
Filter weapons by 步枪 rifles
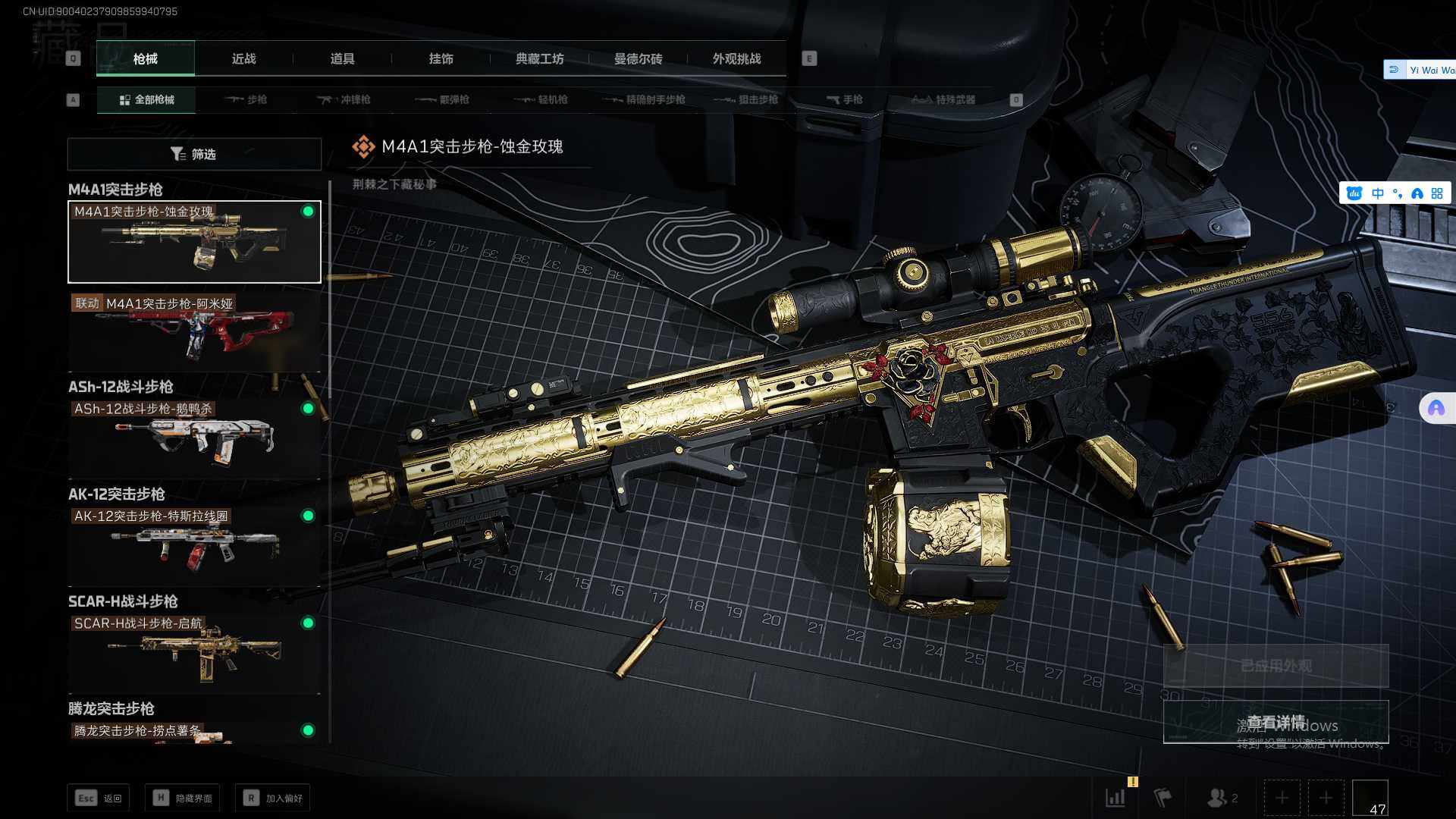tap(246, 99)
